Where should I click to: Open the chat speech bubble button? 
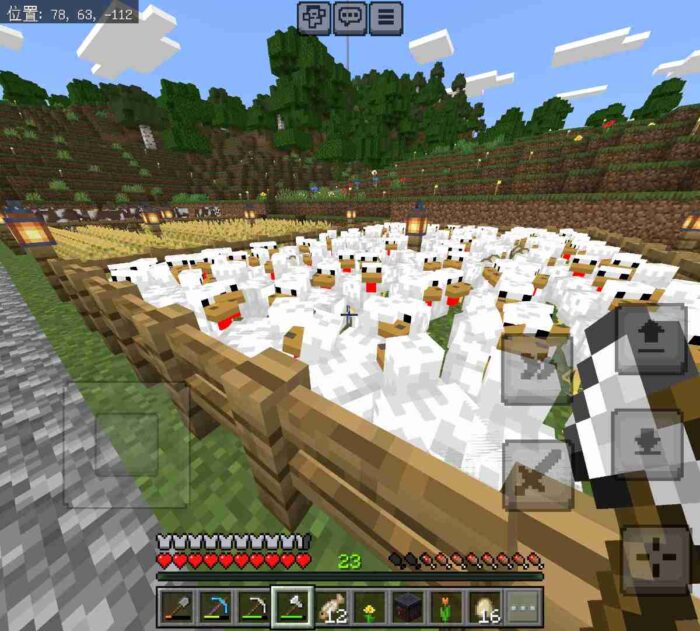point(350,17)
